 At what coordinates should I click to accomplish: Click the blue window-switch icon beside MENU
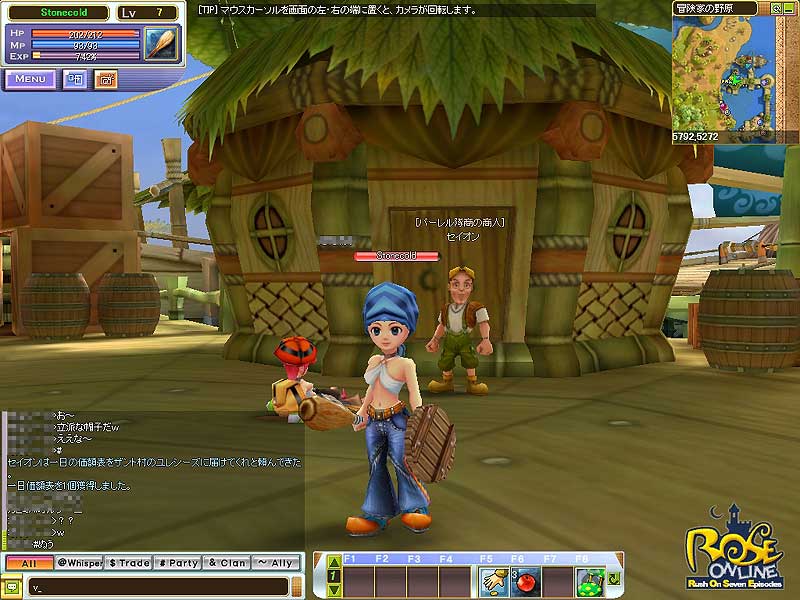(75, 79)
